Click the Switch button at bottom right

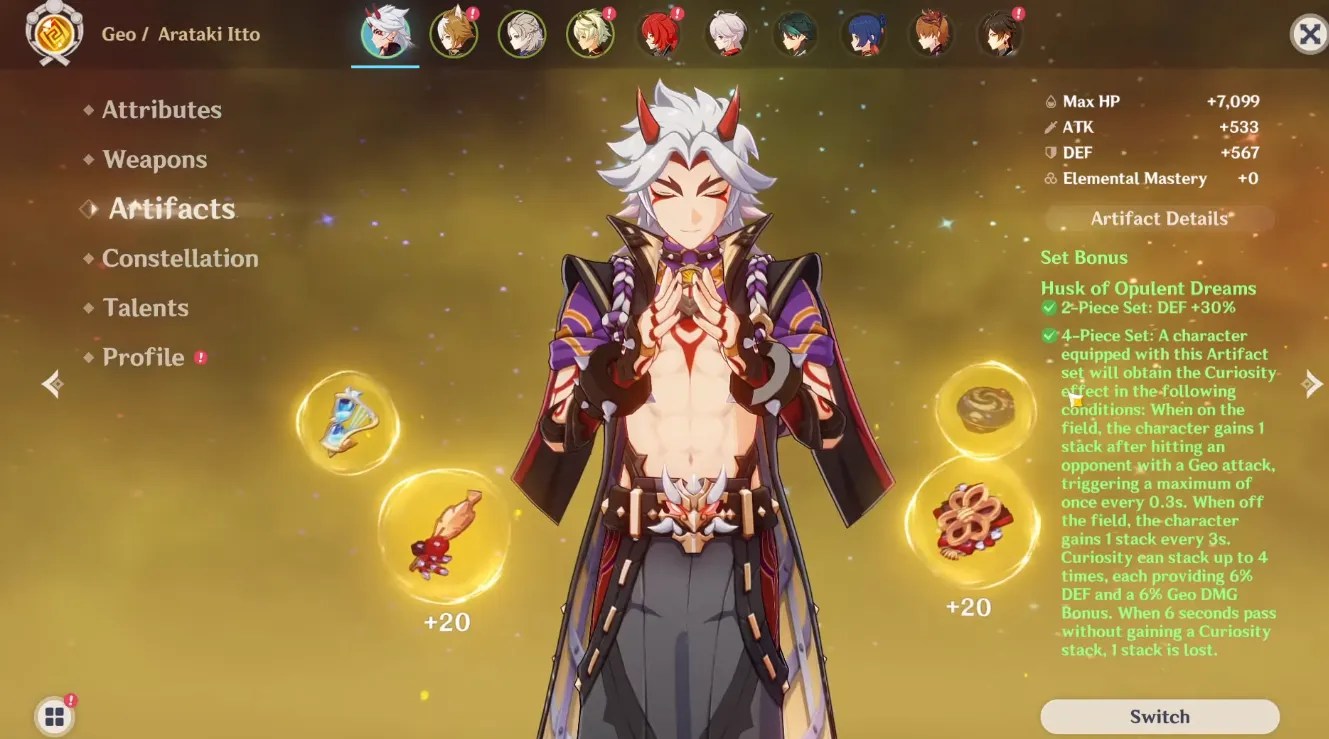click(x=1159, y=716)
